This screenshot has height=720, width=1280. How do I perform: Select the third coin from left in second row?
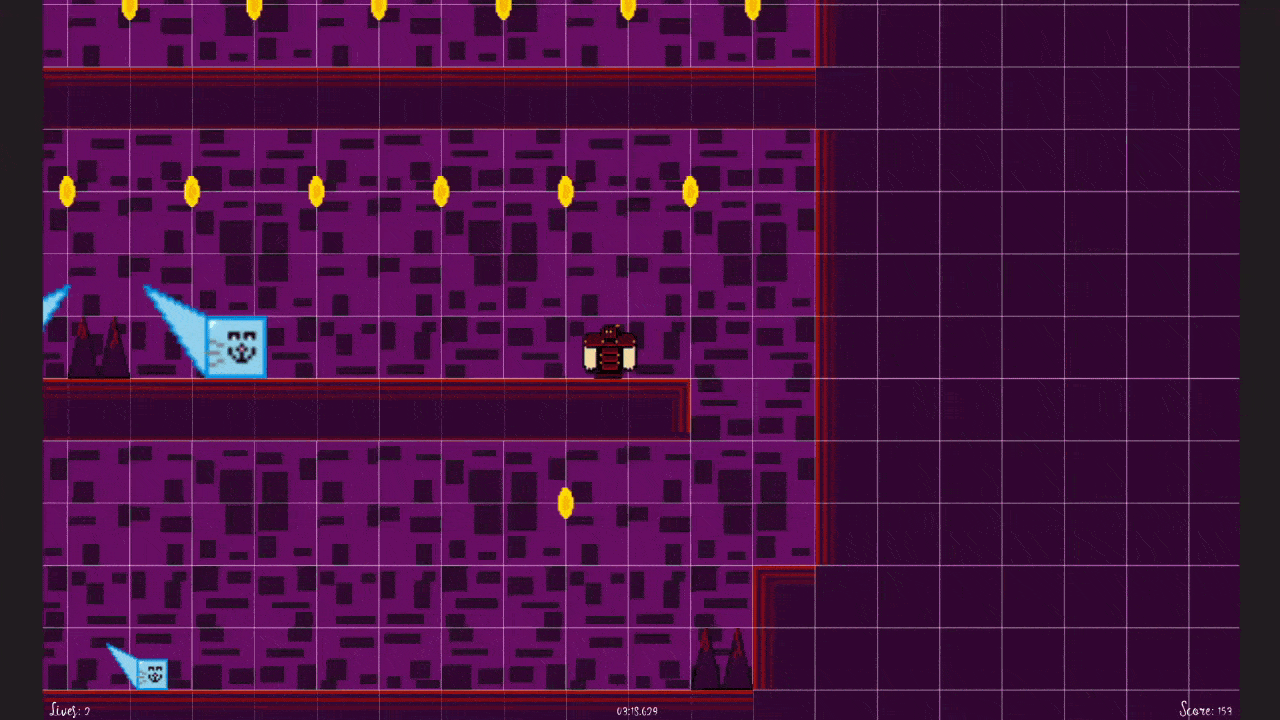click(x=318, y=191)
